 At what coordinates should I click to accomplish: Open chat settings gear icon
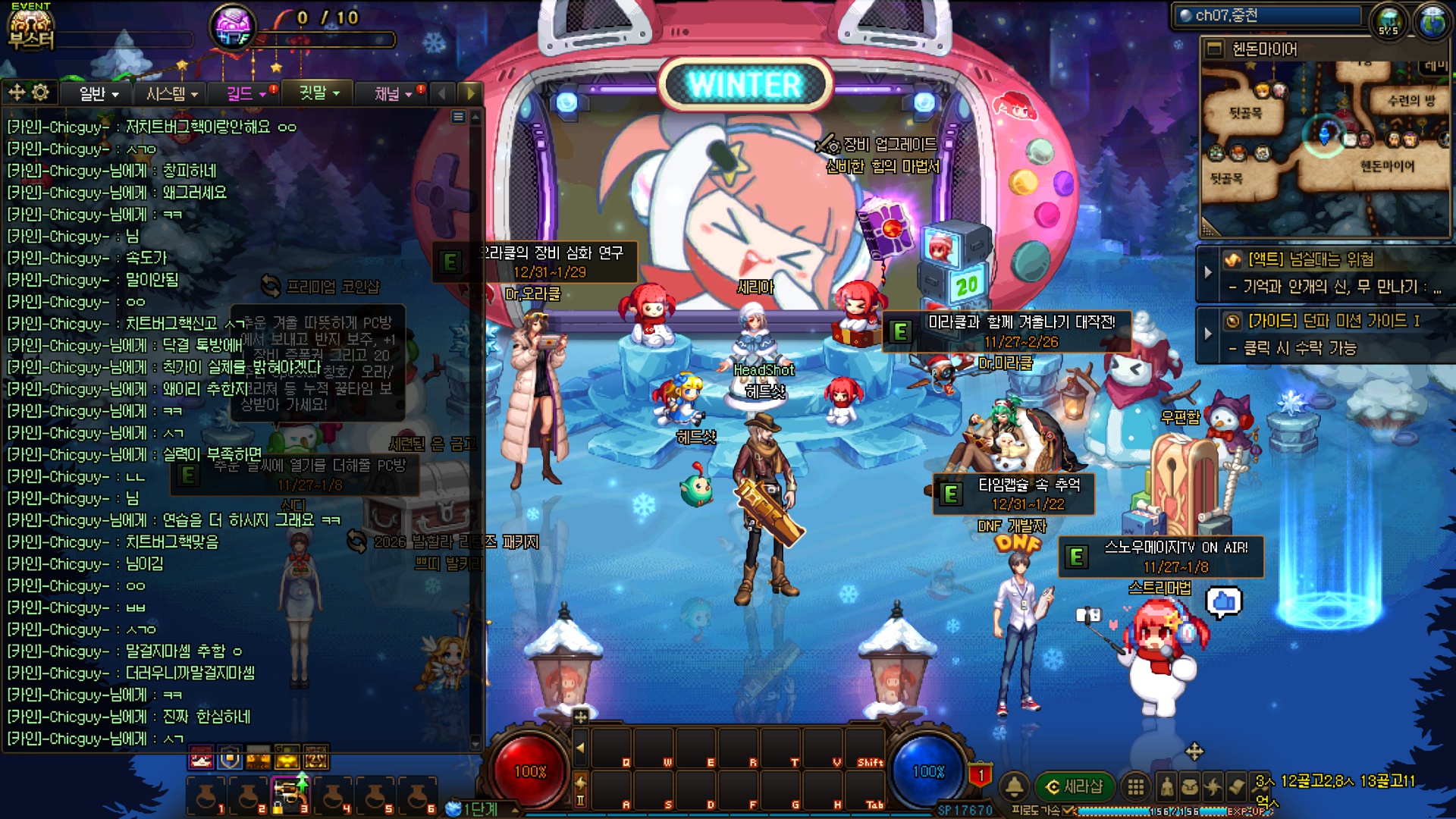40,93
